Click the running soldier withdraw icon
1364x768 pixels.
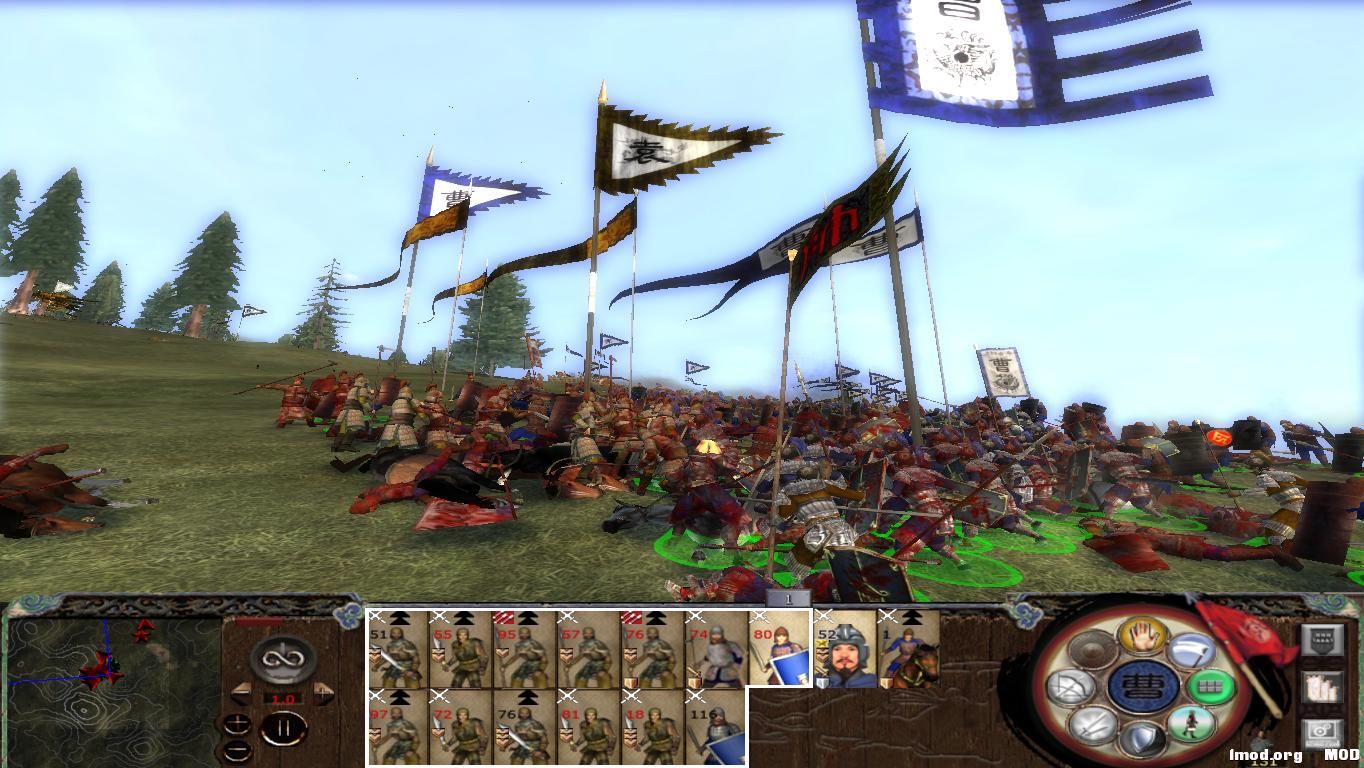(1193, 725)
